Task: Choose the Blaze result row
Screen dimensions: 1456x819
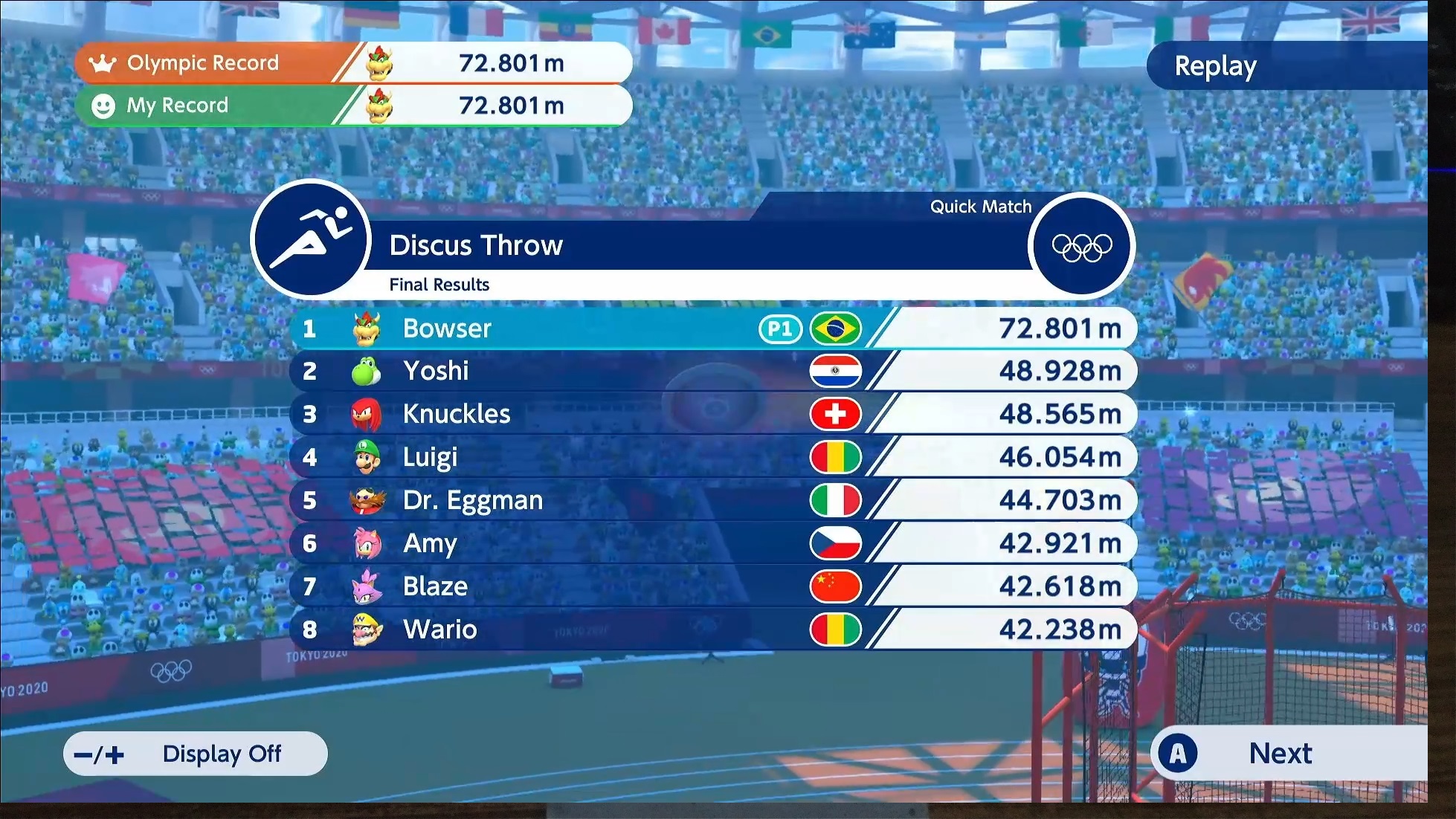Action: (x=712, y=586)
